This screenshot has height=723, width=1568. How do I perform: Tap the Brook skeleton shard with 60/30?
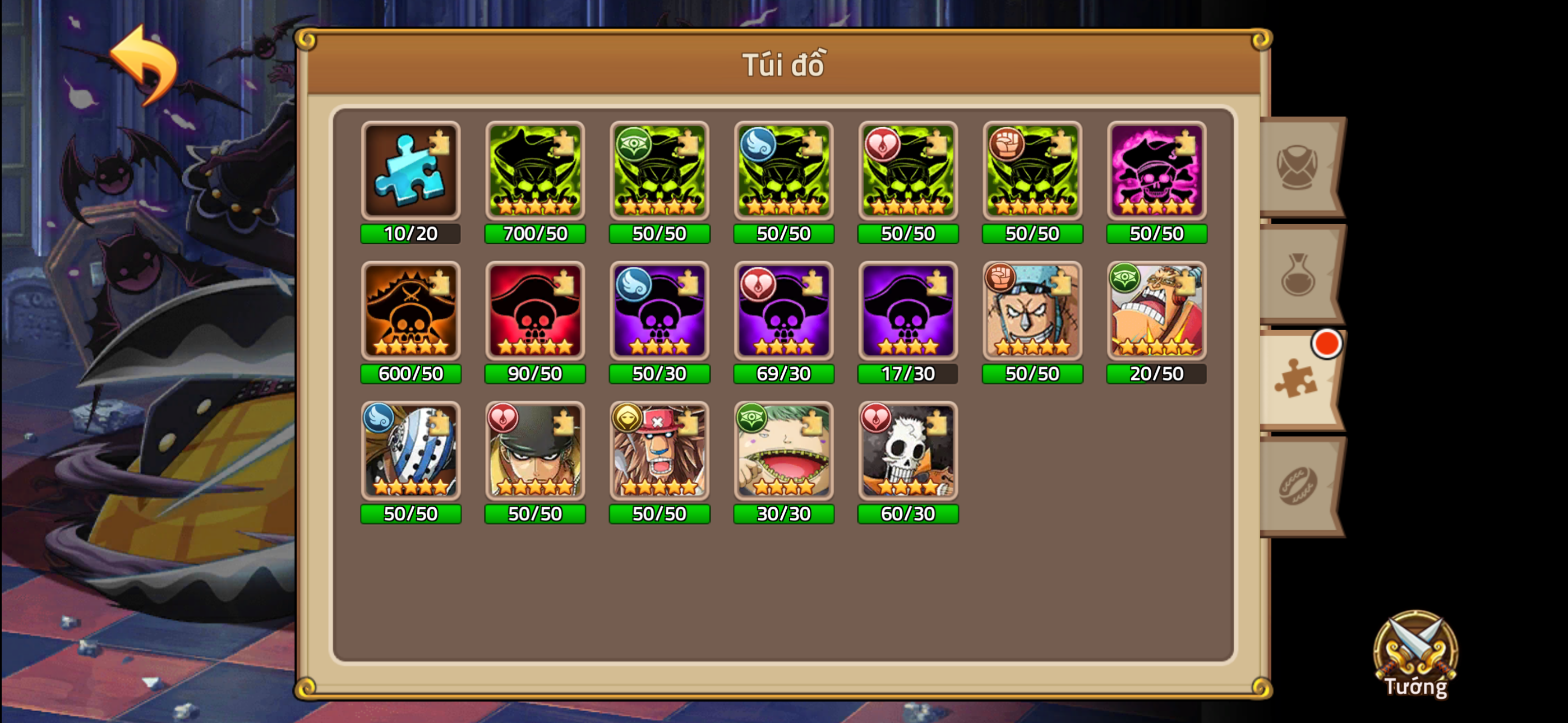(907, 452)
